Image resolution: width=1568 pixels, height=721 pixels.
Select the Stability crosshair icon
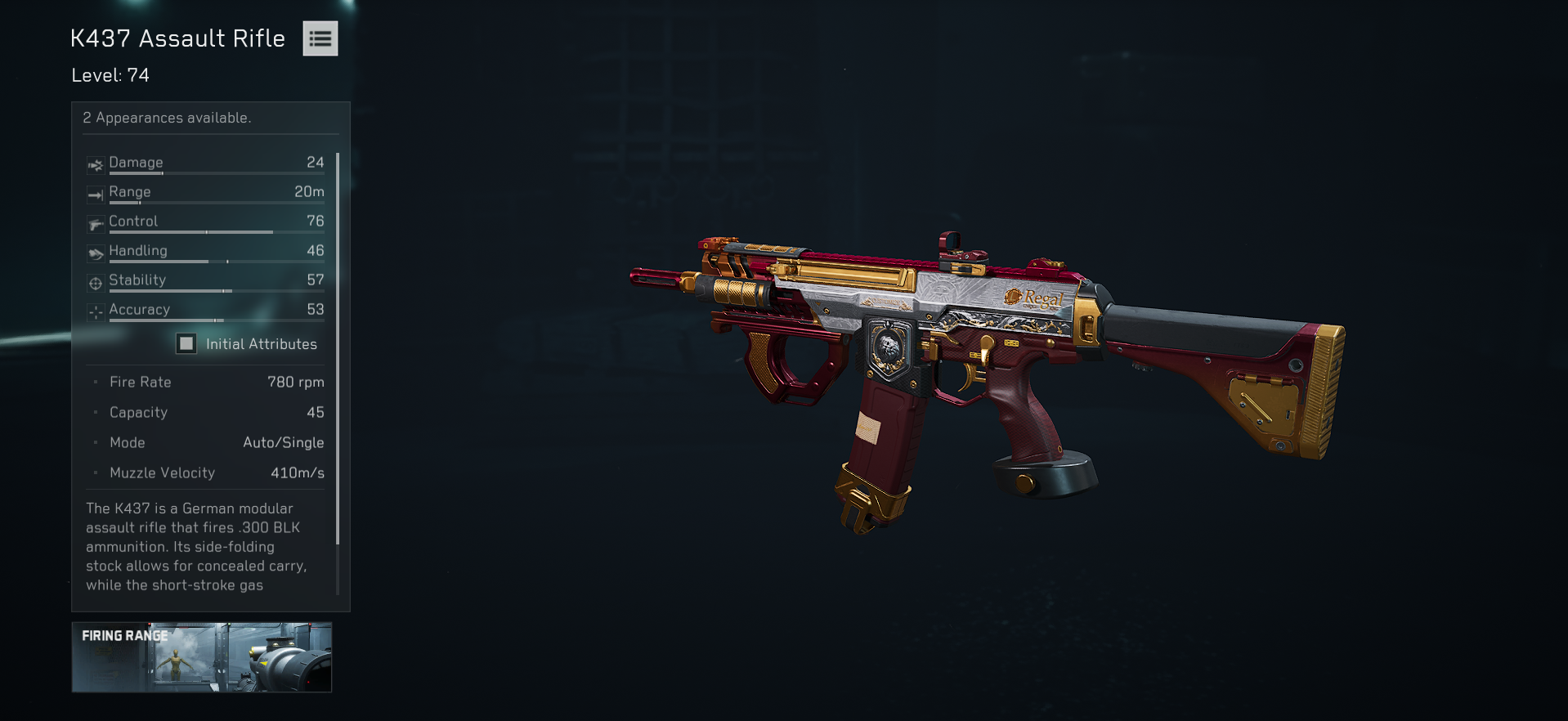[x=96, y=281]
